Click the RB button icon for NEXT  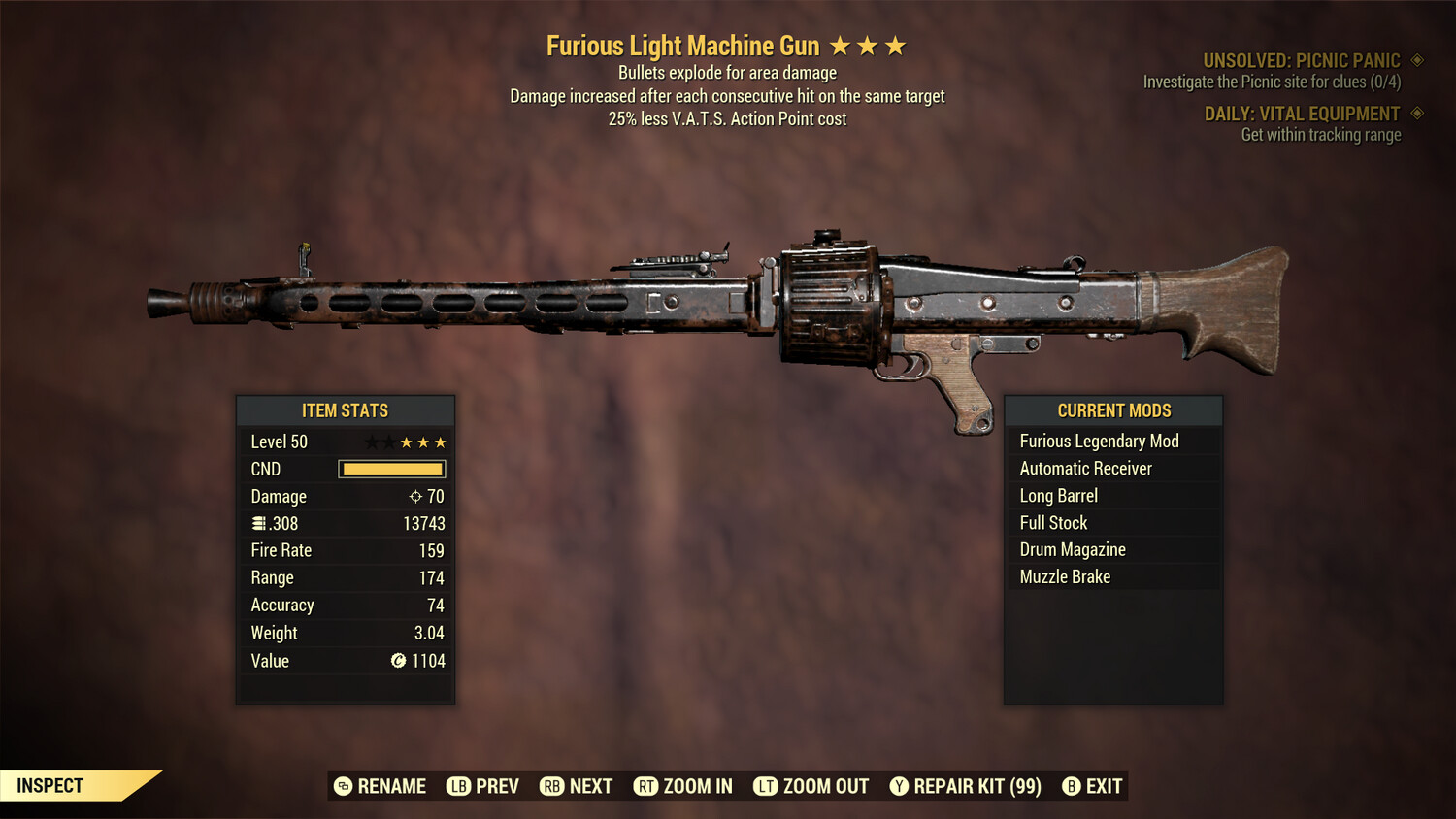[x=550, y=786]
